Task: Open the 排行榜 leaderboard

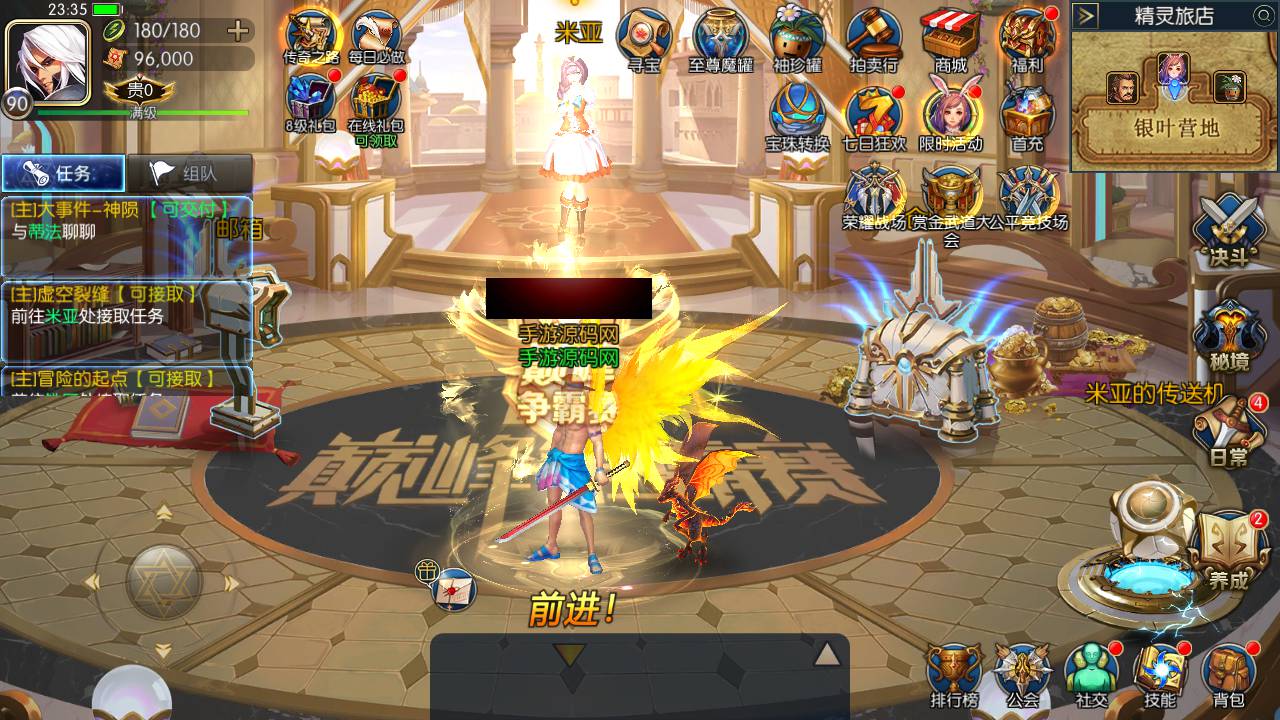Action: click(x=954, y=675)
